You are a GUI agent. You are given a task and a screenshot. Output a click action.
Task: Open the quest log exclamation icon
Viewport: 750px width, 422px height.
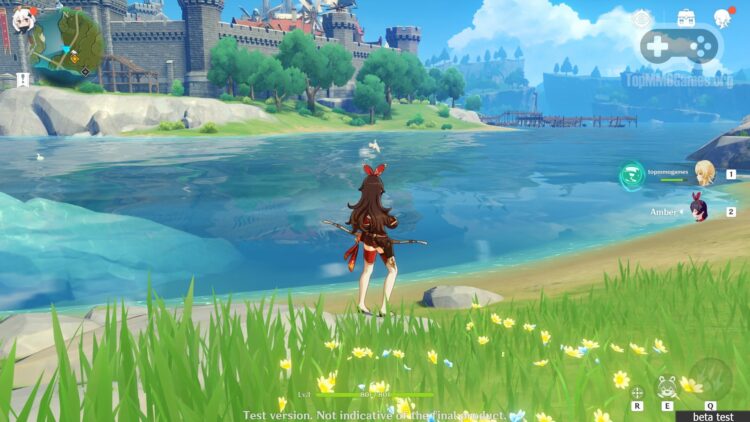pyautogui.click(x=22, y=79)
